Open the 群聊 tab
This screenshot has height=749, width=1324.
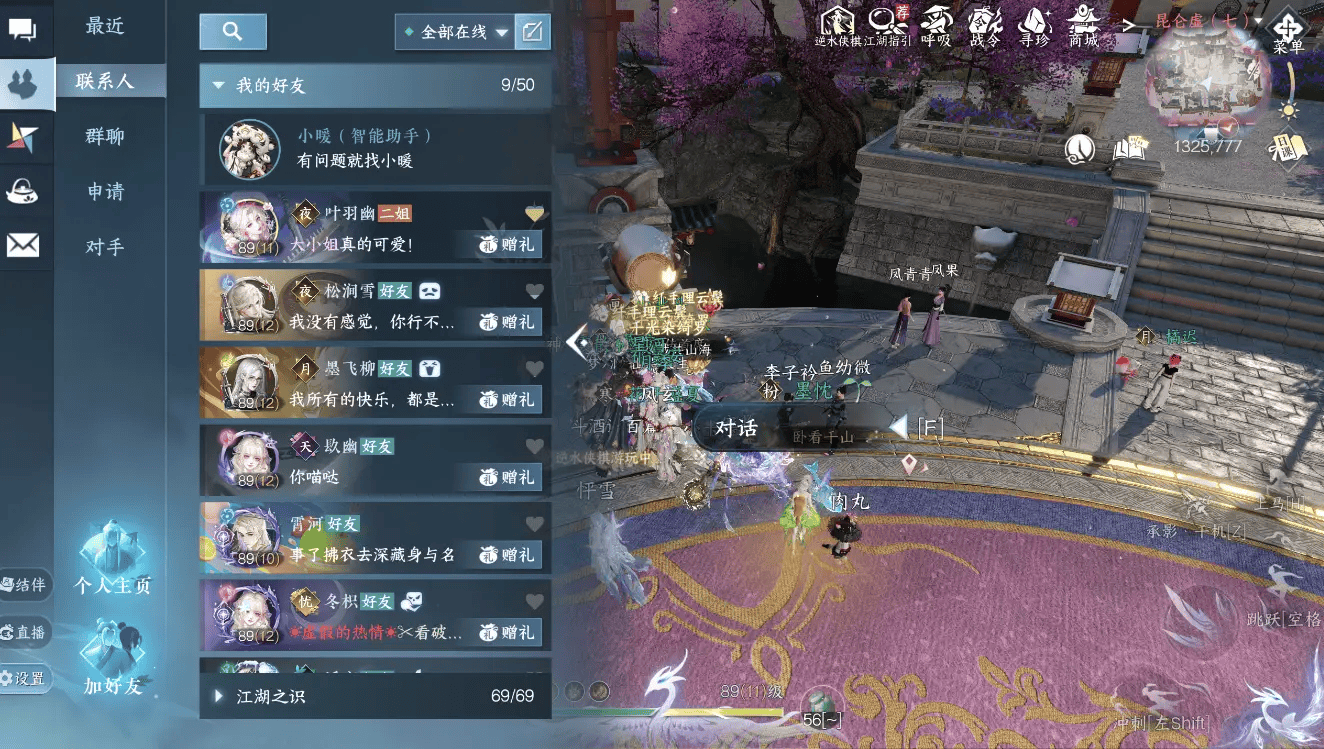(x=105, y=136)
